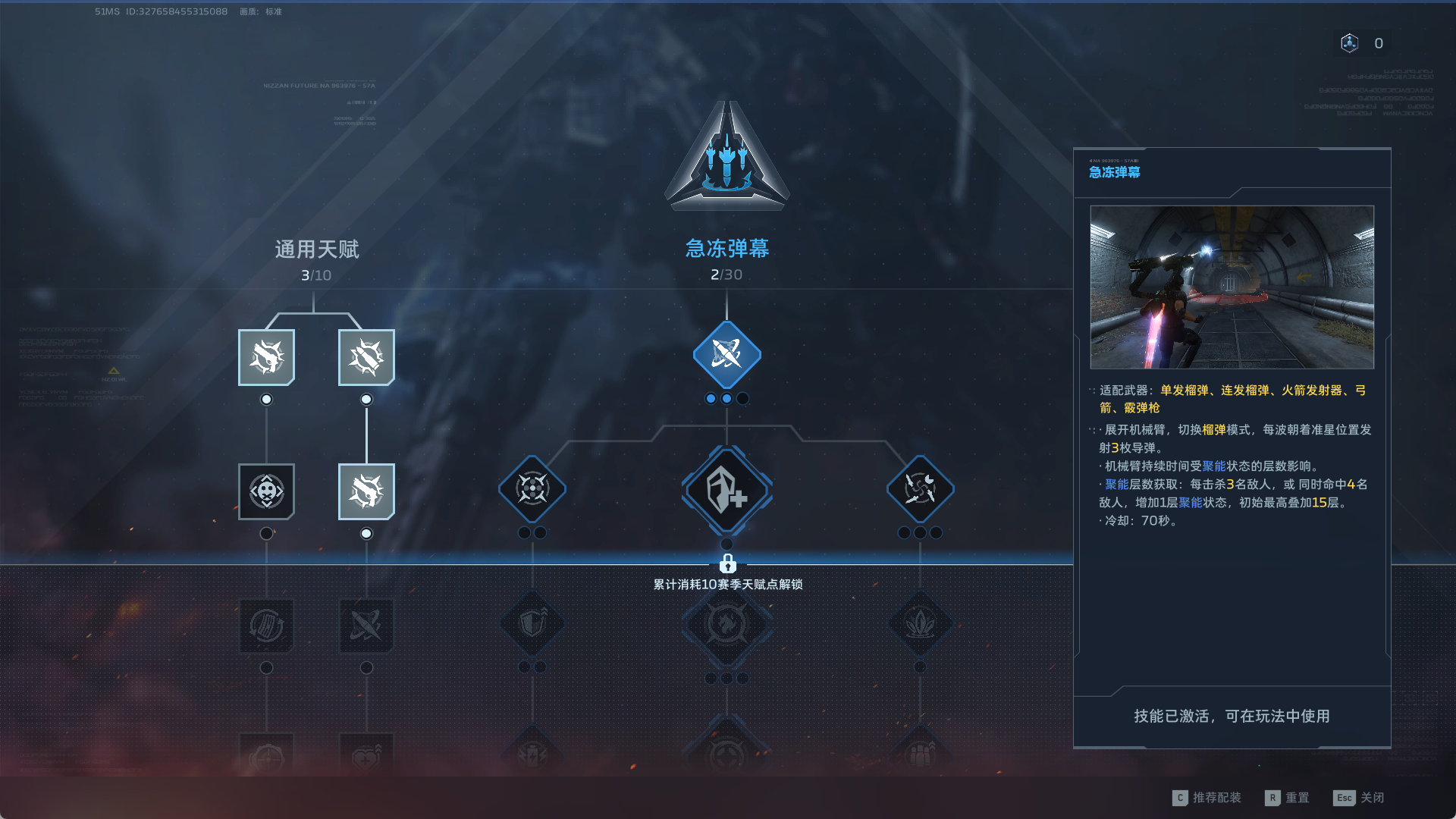Select the locked crossed-out missile general talent

pyautogui.click(x=366, y=626)
